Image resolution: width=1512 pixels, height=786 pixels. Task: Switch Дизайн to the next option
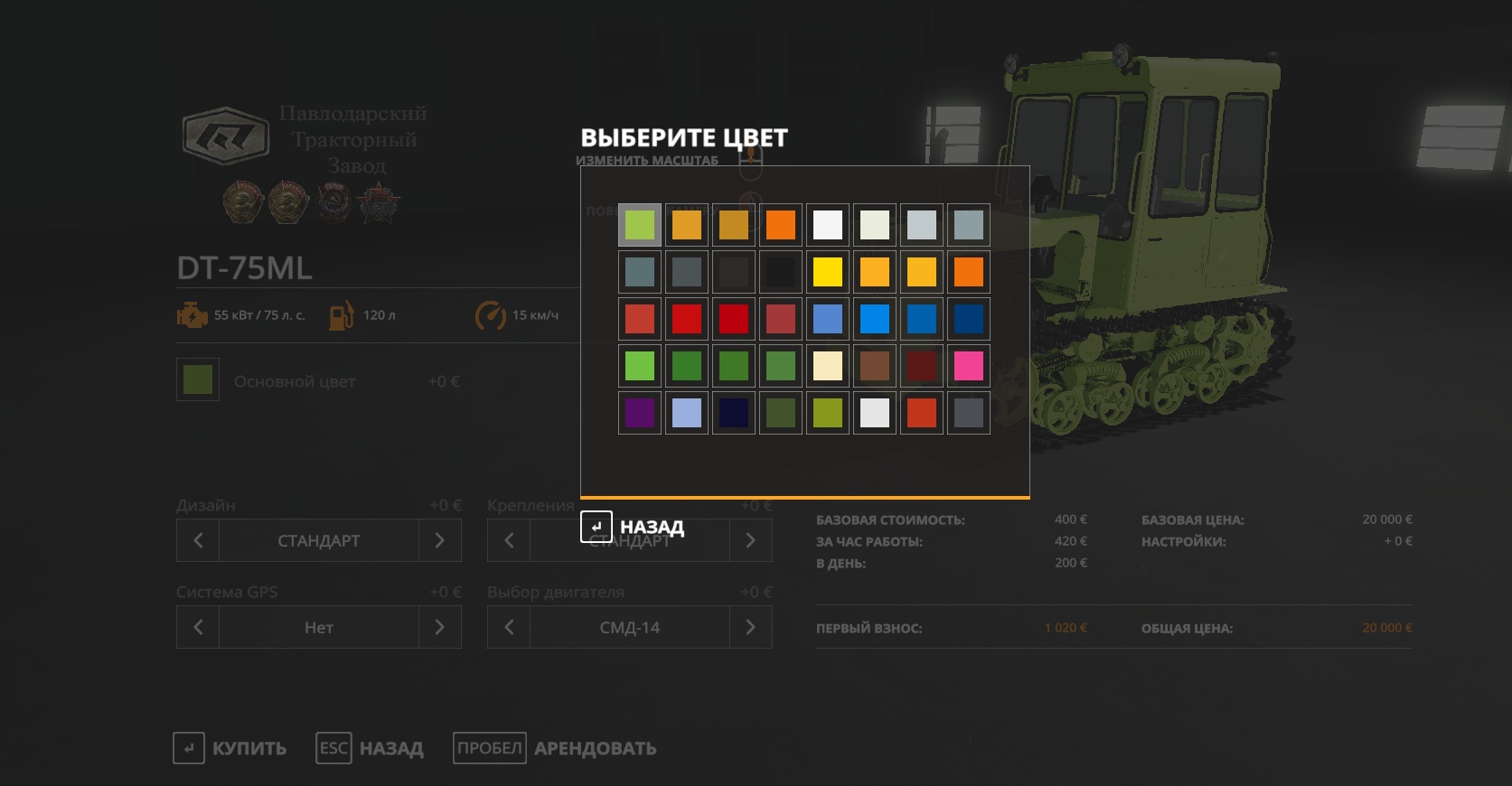click(x=439, y=540)
